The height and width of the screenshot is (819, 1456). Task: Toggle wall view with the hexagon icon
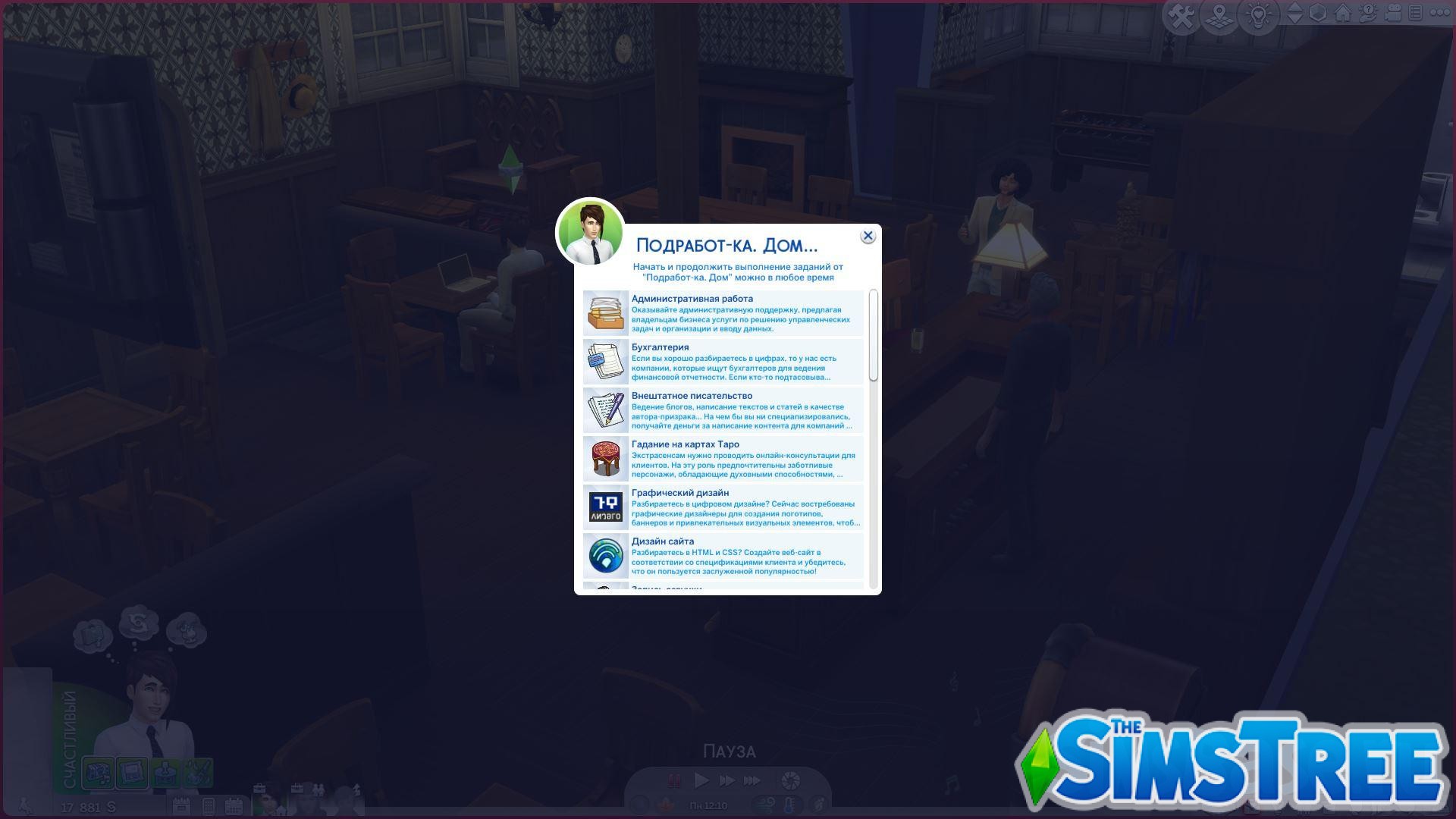click(x=1318, y=13)
